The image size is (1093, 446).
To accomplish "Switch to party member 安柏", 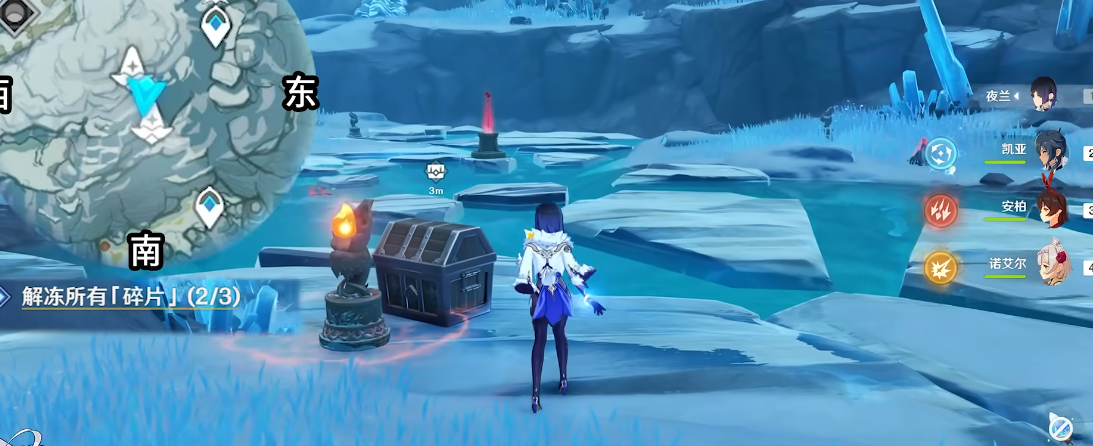I will tap(1049, 207).
